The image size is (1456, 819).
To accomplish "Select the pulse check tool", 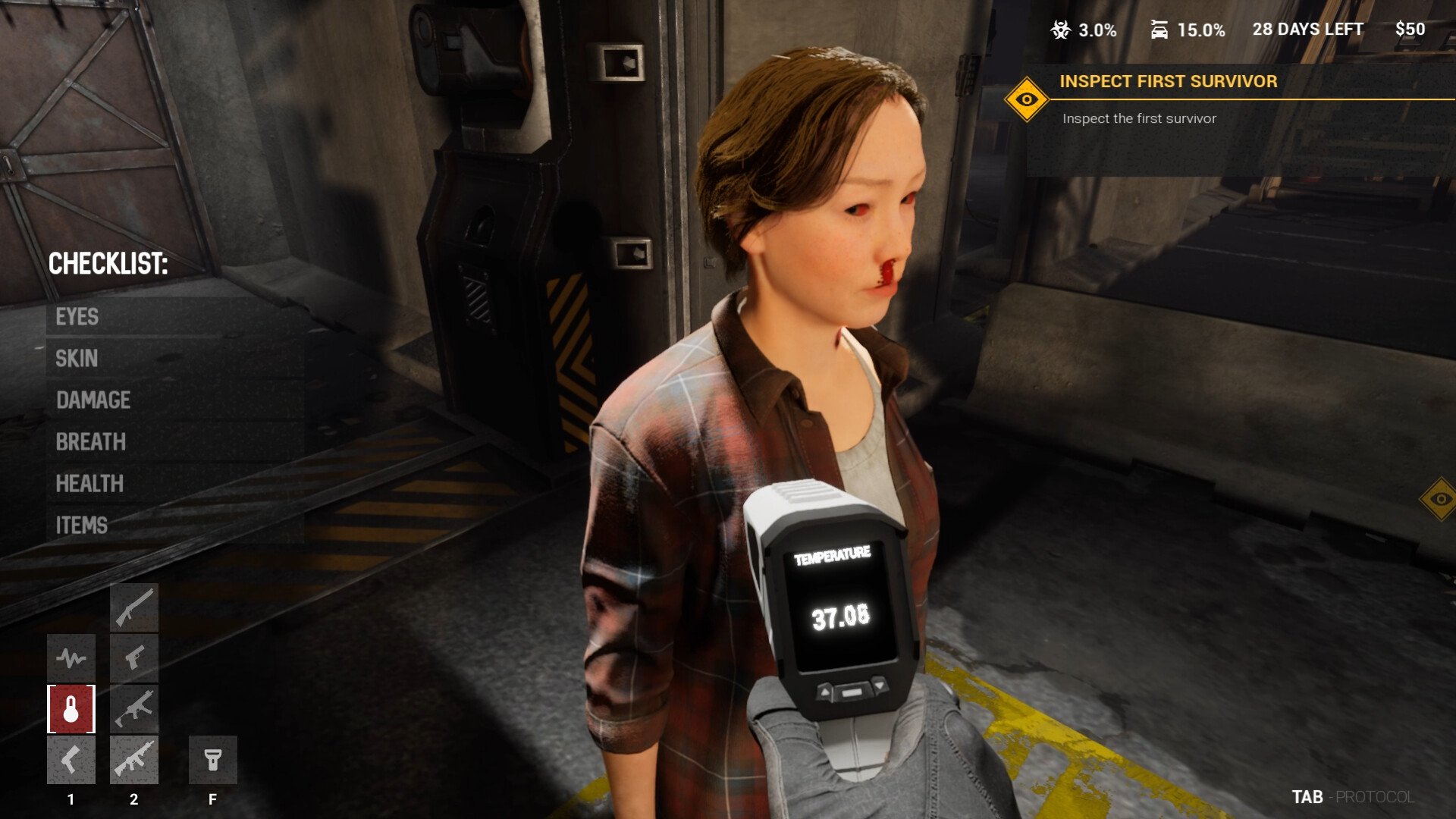I will click(x=72, y=657).
